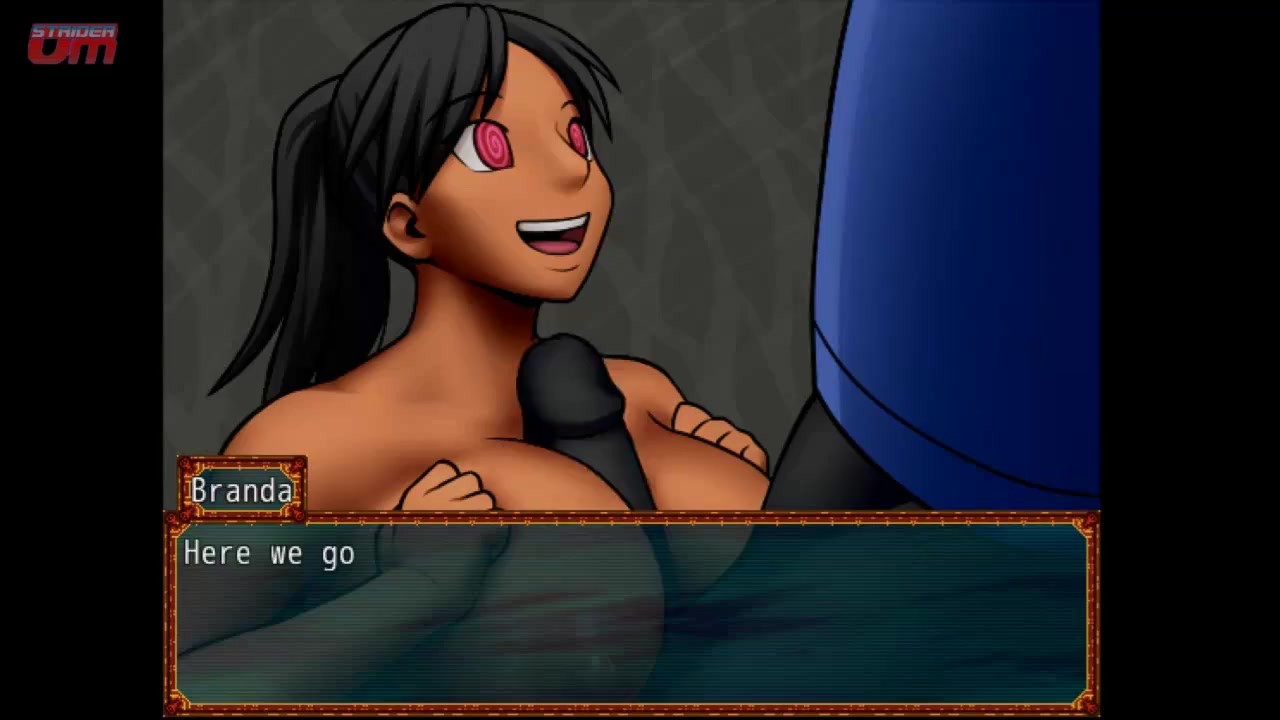Screen dimensions: 1280x720
Task: Select the Branda name plate
Action: pyautogui.click(x=242, y=490)
